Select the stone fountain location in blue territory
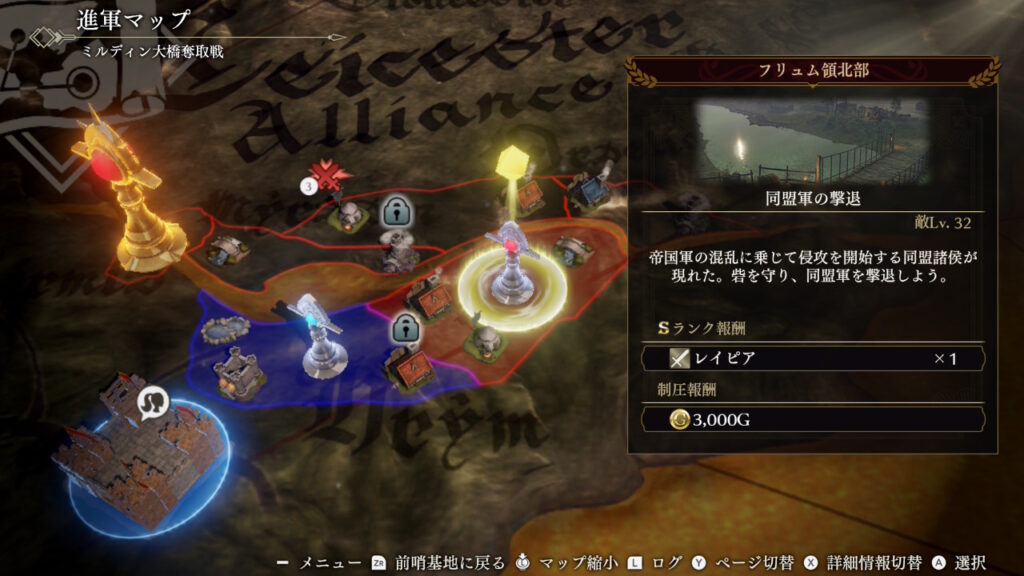The image size is (1024, 576). pyautogui.click(x=218, y=330)
